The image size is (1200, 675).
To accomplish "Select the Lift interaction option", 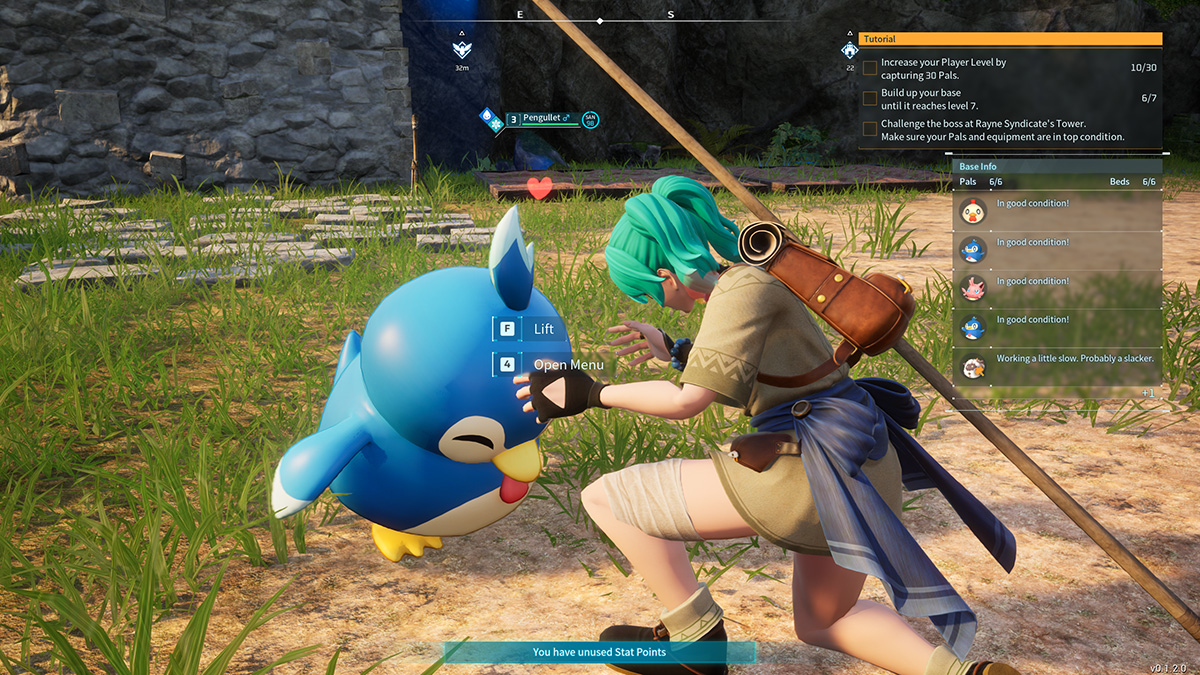I will (530, 329).
